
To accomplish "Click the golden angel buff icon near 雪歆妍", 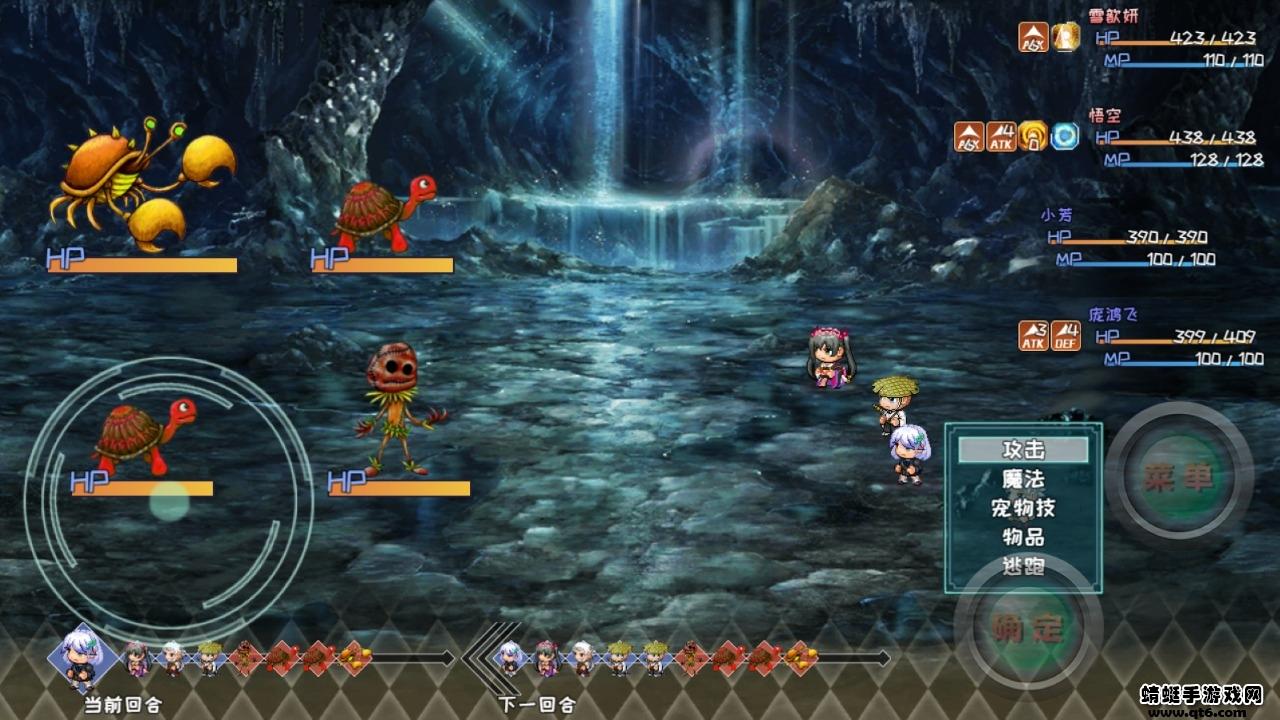I will 1067,36.
